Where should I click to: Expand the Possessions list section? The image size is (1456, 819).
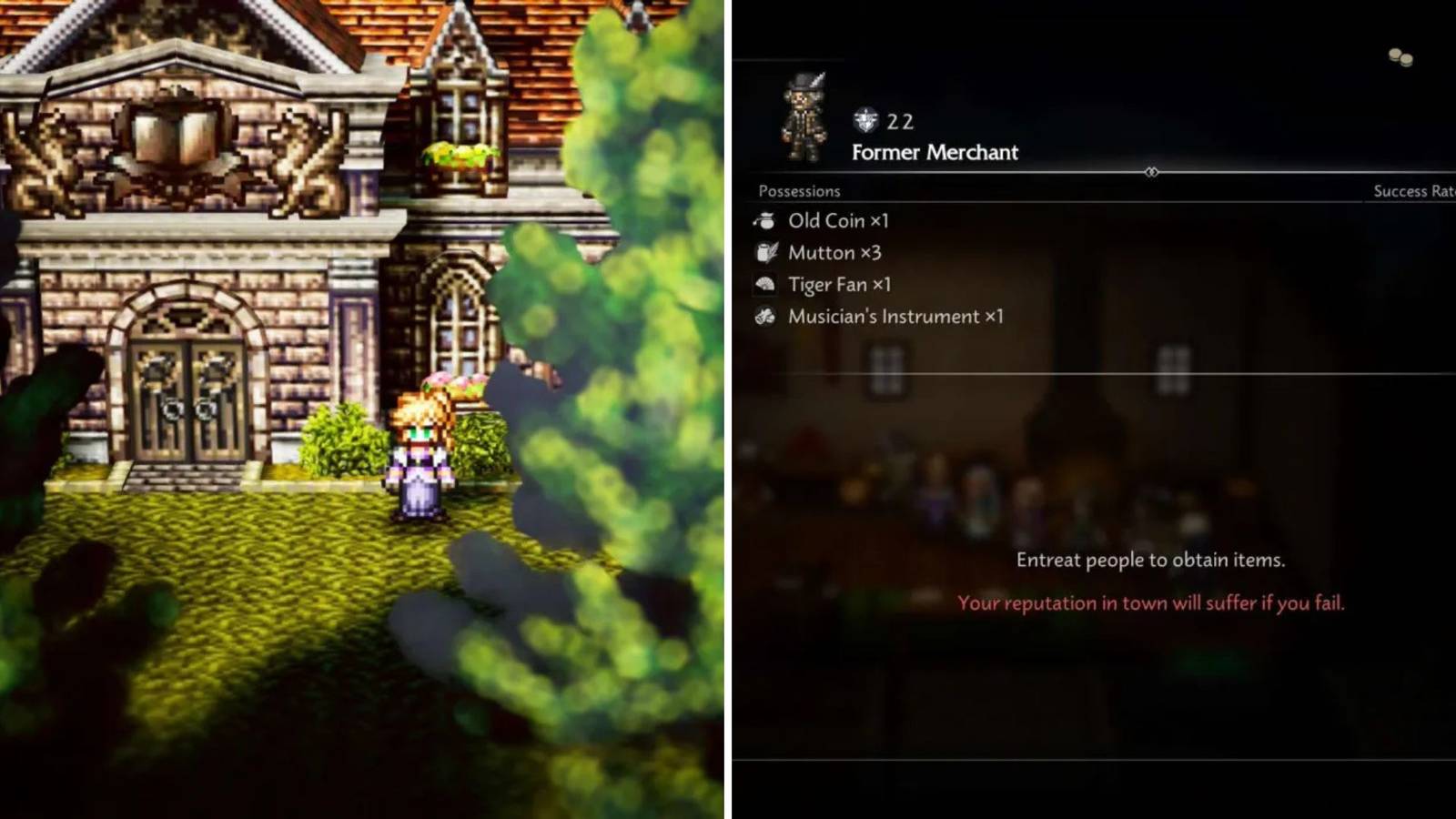pos(799,191)
